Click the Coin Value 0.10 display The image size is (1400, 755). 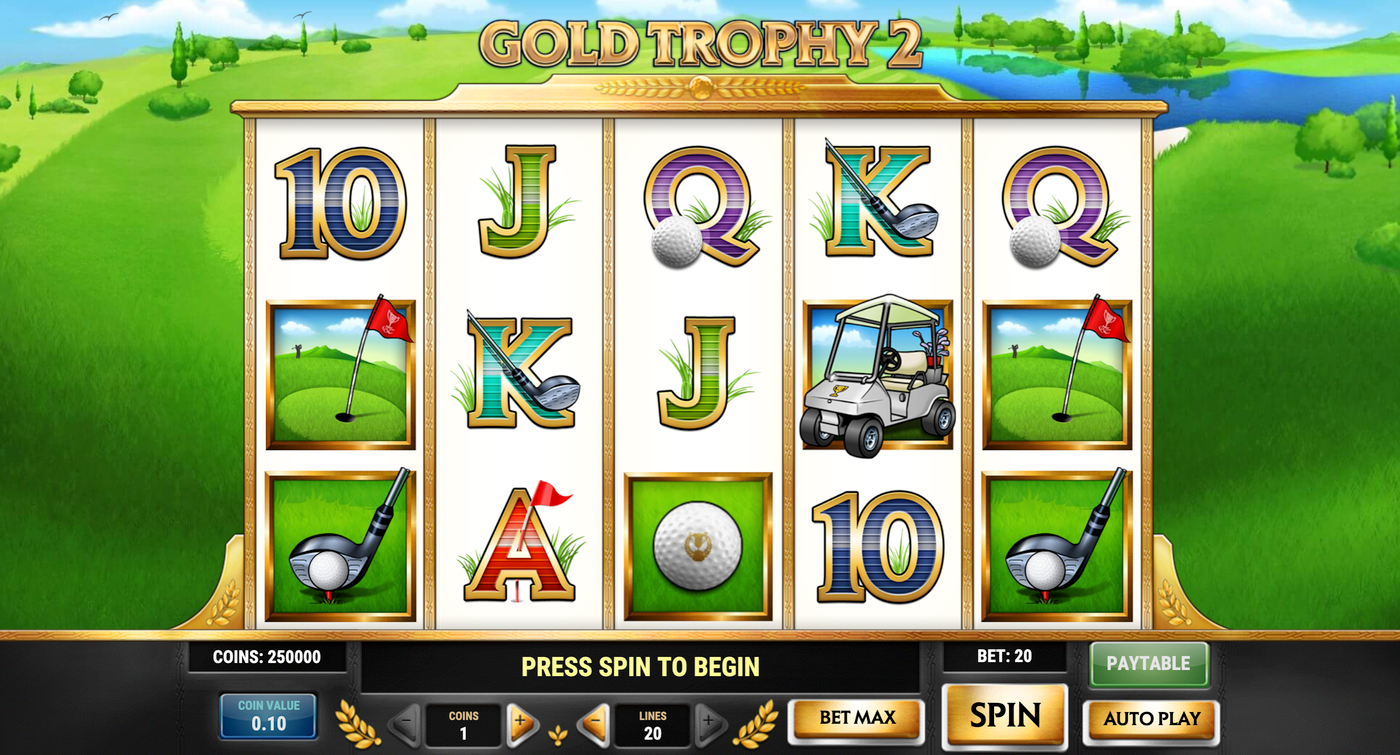[266, 715]
